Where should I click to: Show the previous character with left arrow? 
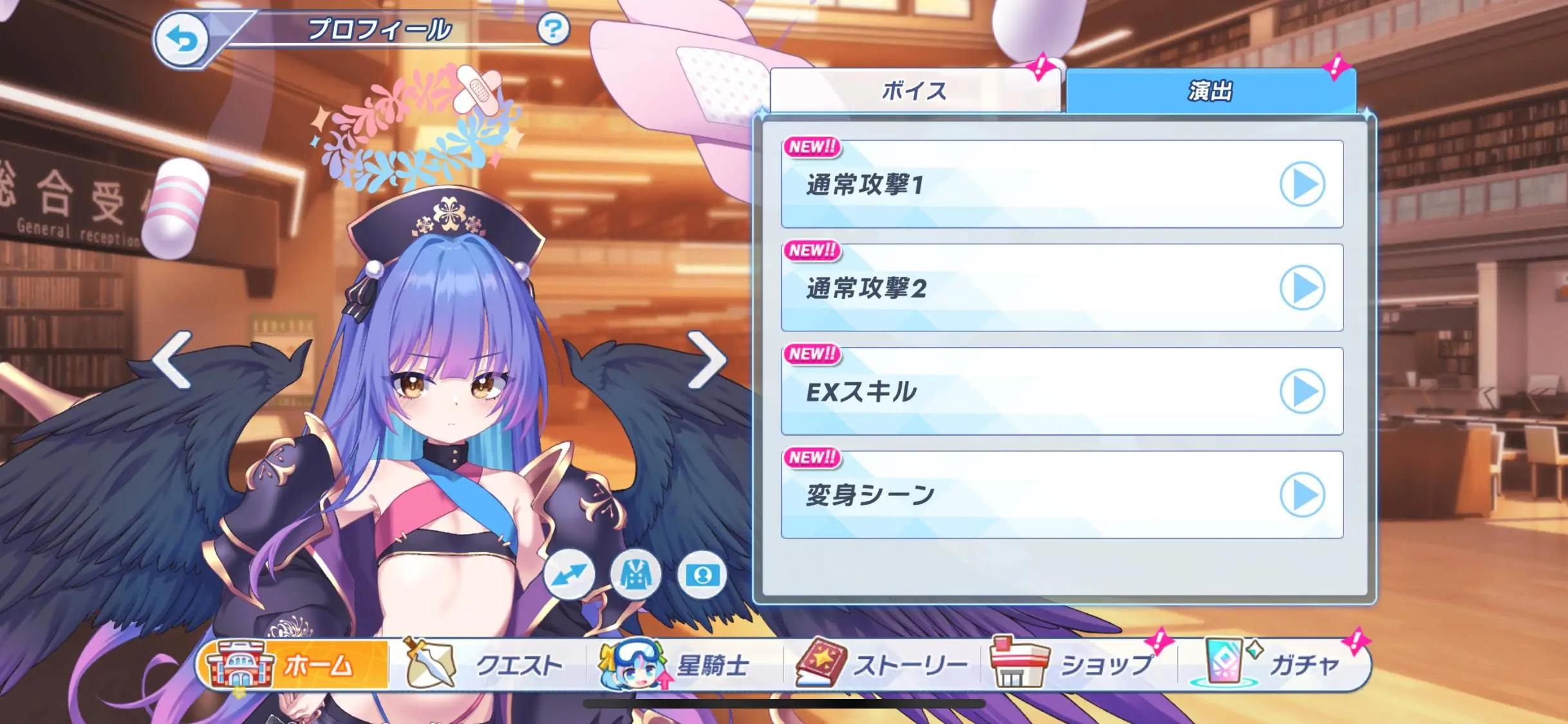tap(173, 360)
